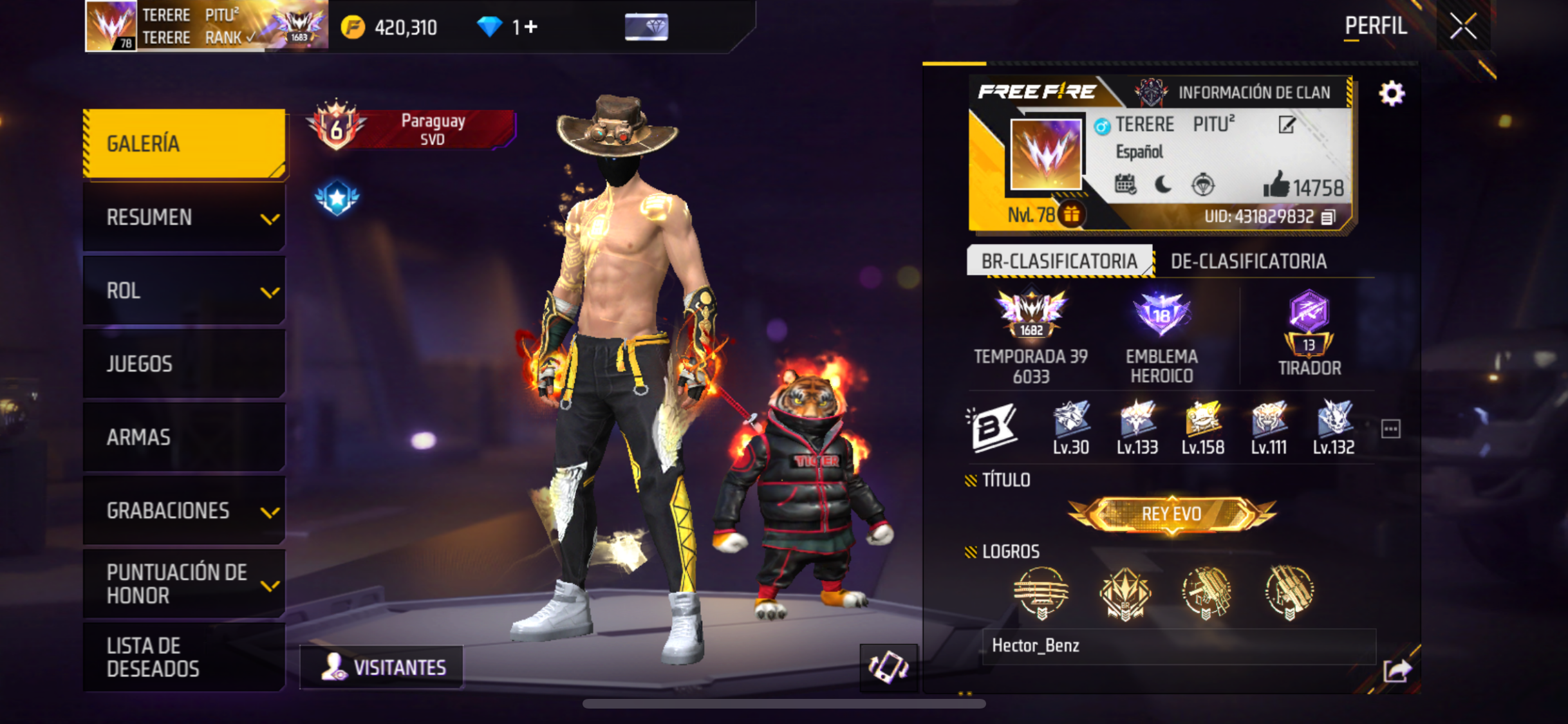Expand the Grabaciones entry
Viewport: 1568px width, 724px height.
pos(185,511)
